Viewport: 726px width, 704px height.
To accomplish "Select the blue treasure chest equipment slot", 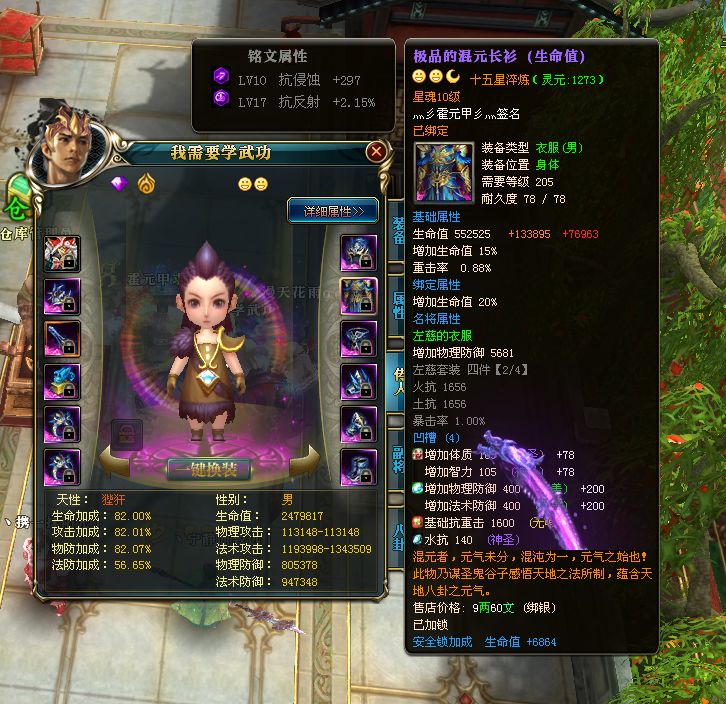I will [62, 381].
